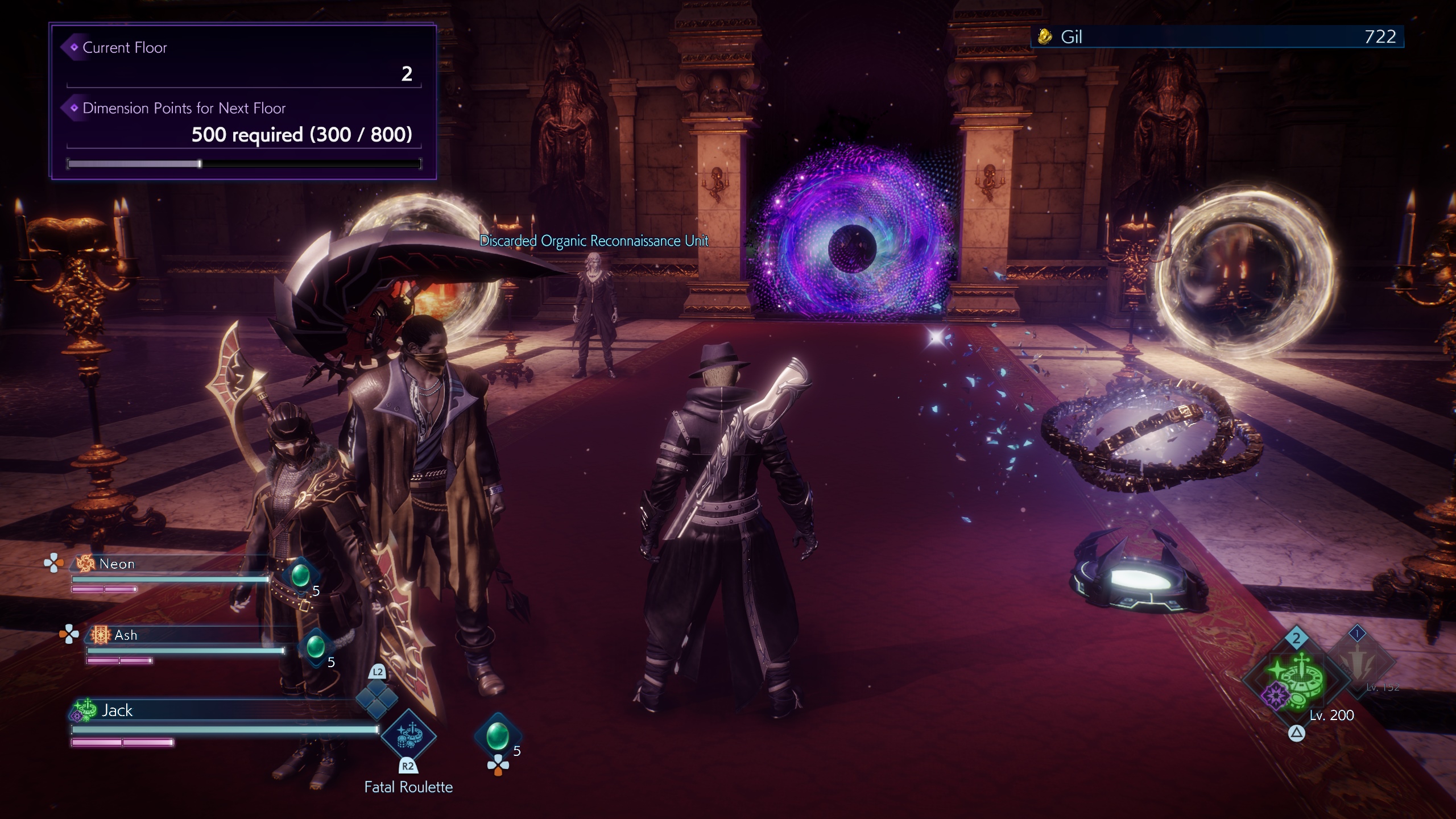Select Neon's green potion orb

(300, 575)
